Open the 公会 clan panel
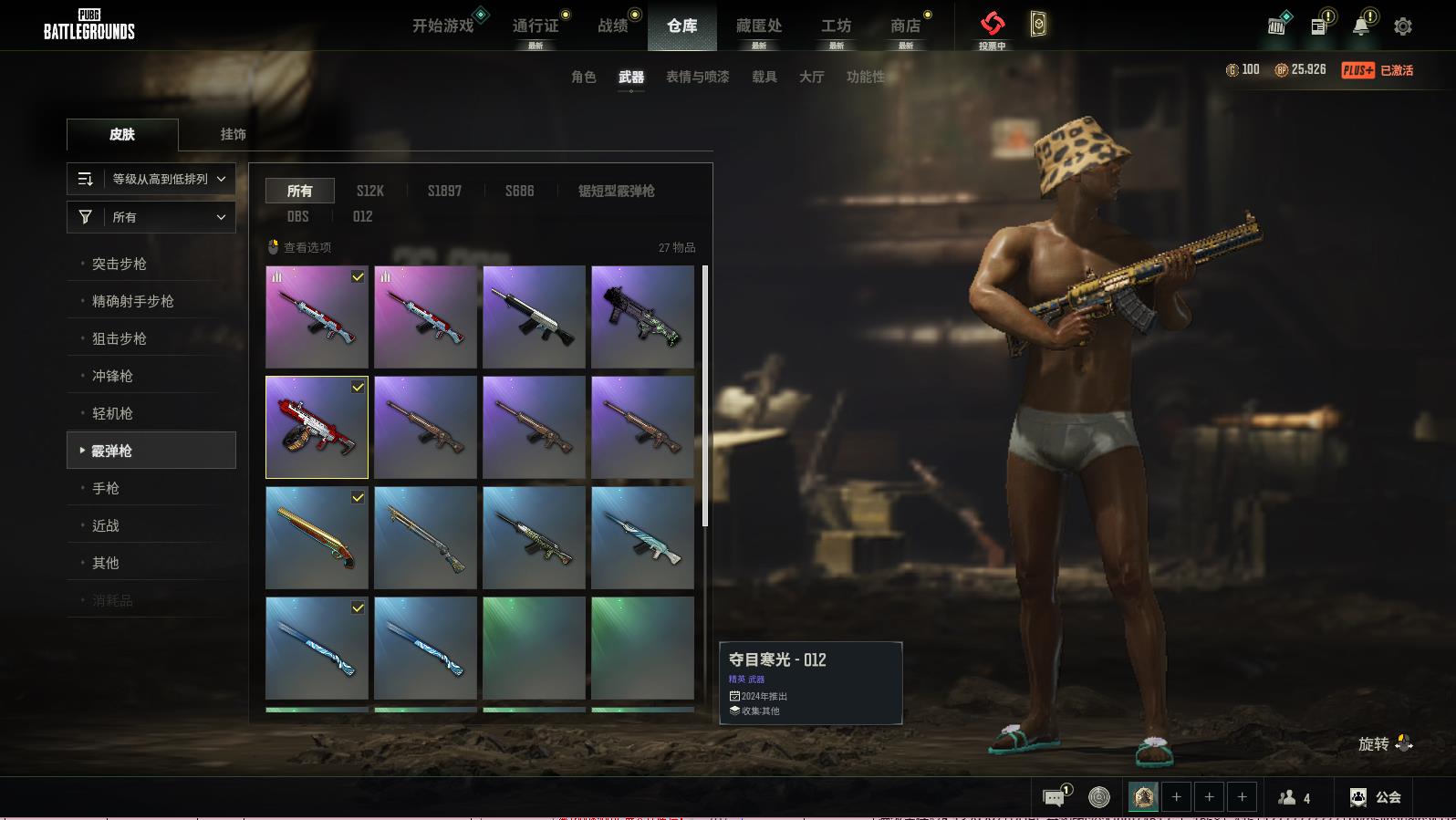Image resolution: width=1456 pixels, height=820 pixels. tap(1376, 797)
